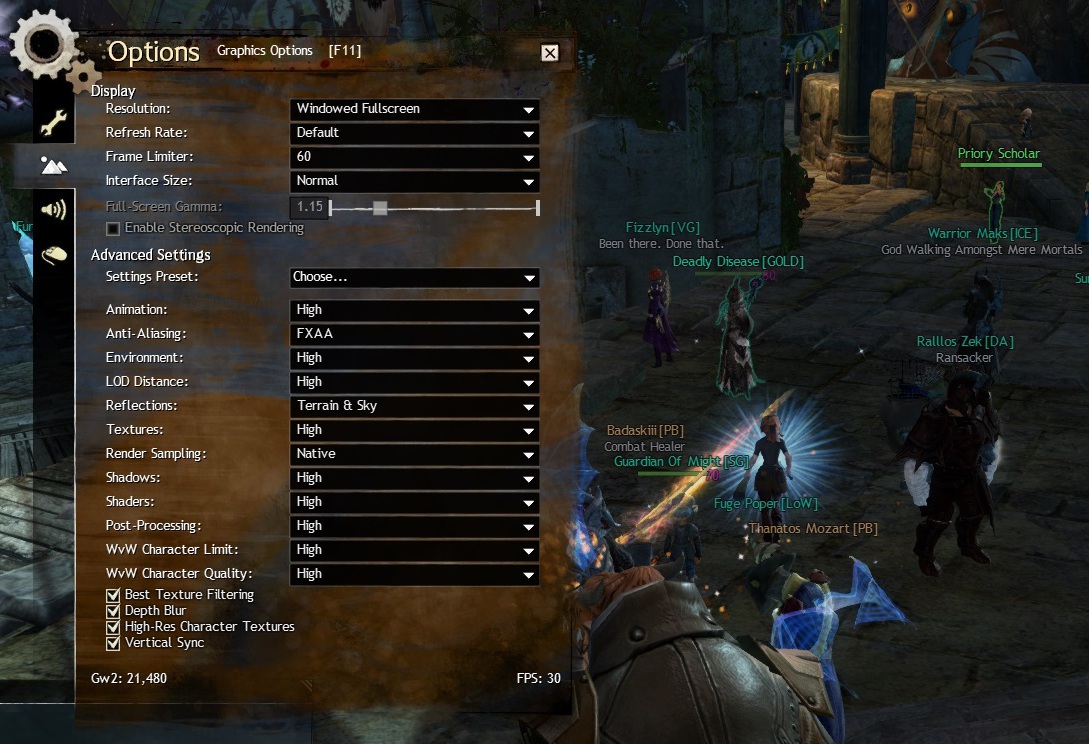Disable High-Res Character Textures
Viewport: 1089px width, 744px height.
(x=113, y=627)
